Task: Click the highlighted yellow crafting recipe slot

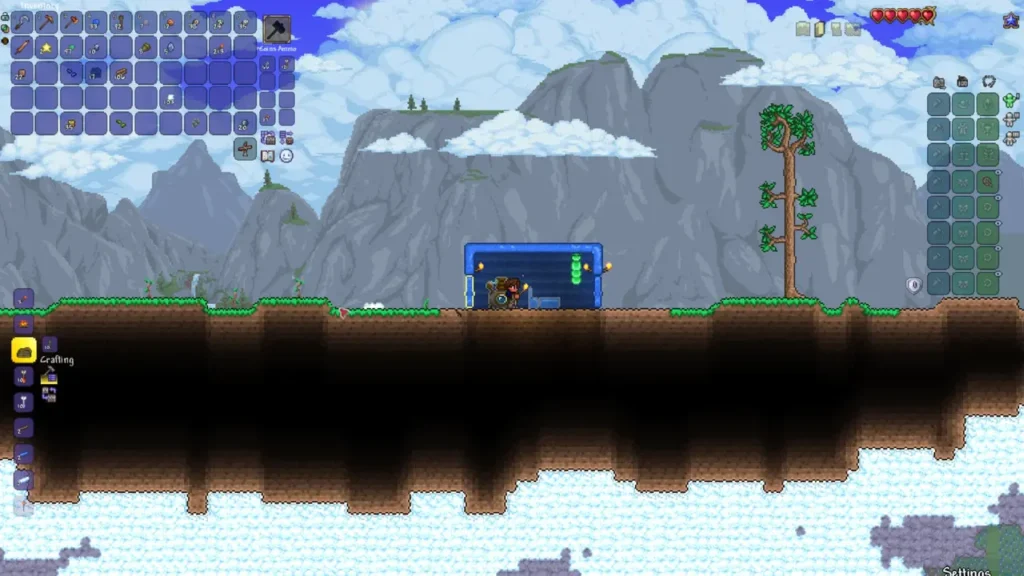Action: [x=23, y=350]
